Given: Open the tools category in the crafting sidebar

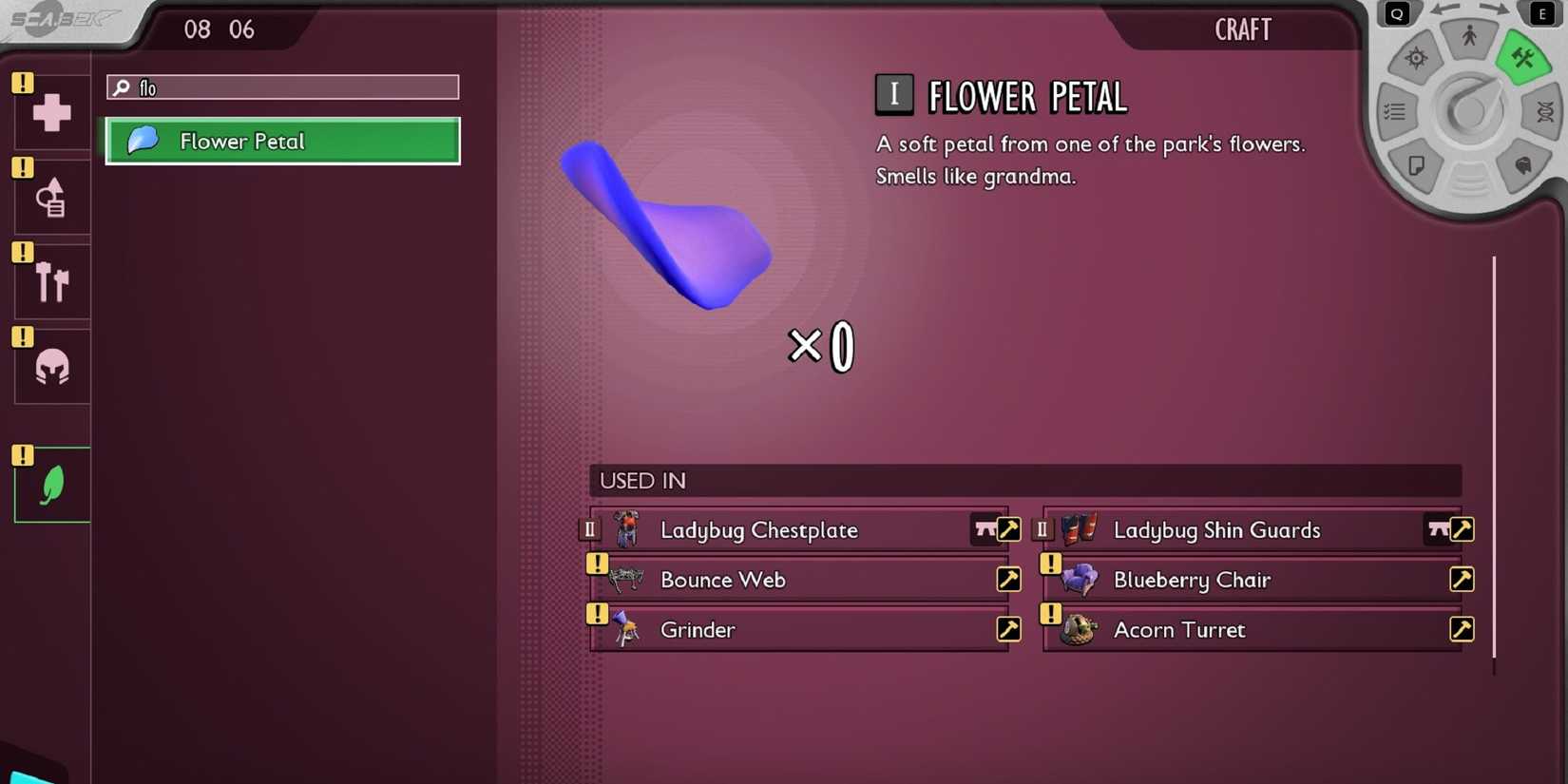Looking at the screenshot, I should pyautogui.click(x=49, y=196).
